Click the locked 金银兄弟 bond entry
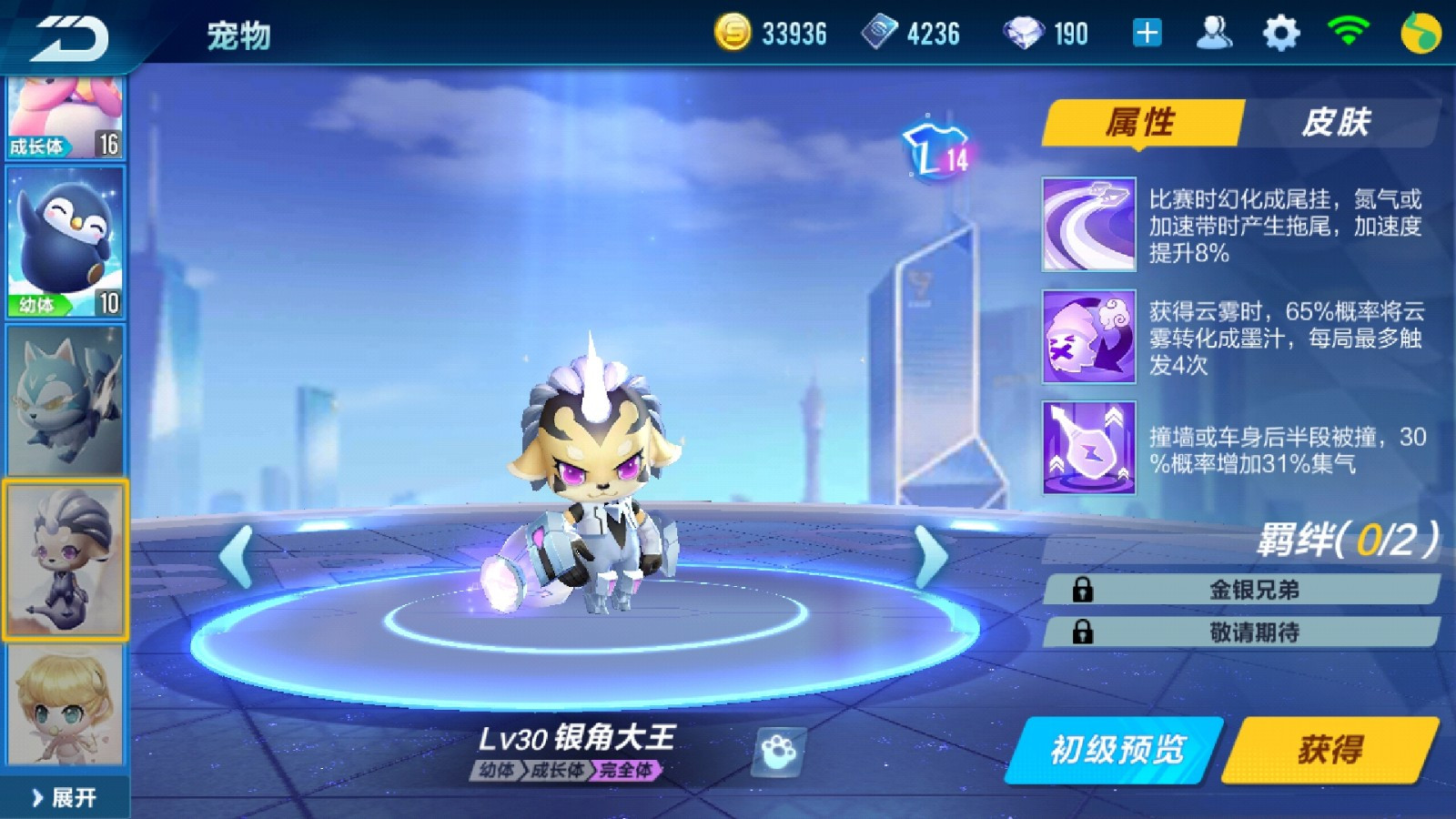The width and height of the screenshot is (1456, 819). (x=1249, y=590)
